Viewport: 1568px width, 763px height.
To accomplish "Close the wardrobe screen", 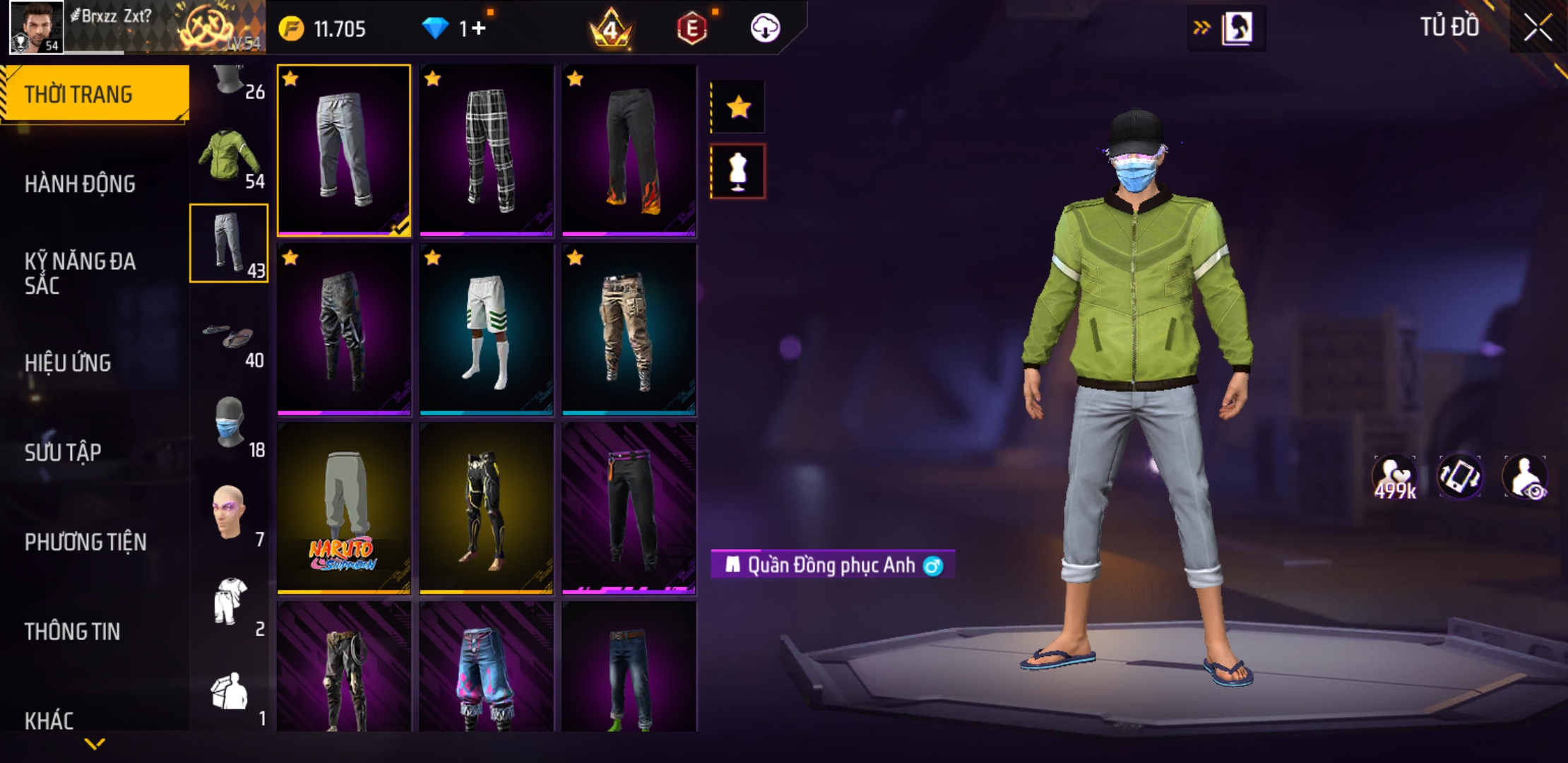I will (1537, 28).
